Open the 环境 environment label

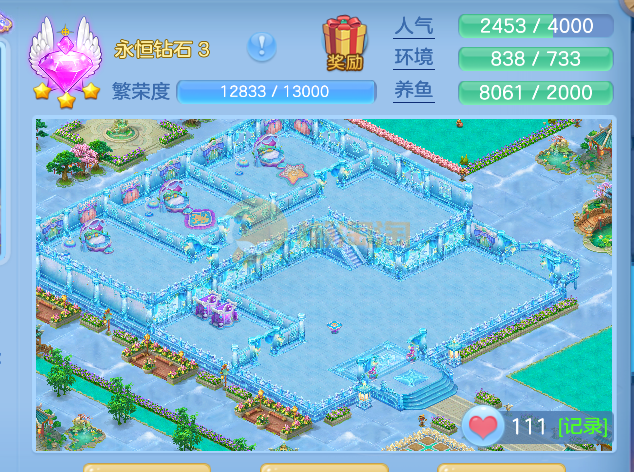(414, 58)
